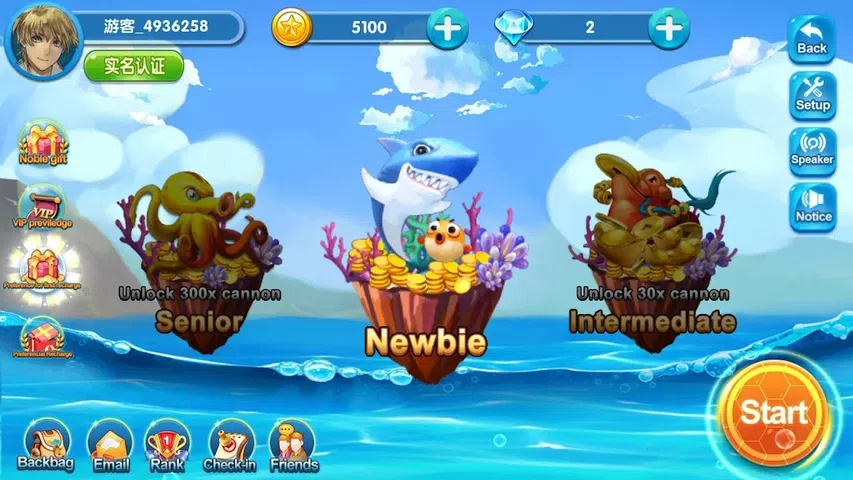
Task: Open the Speaker feature
Action: [x=812, y=152]
